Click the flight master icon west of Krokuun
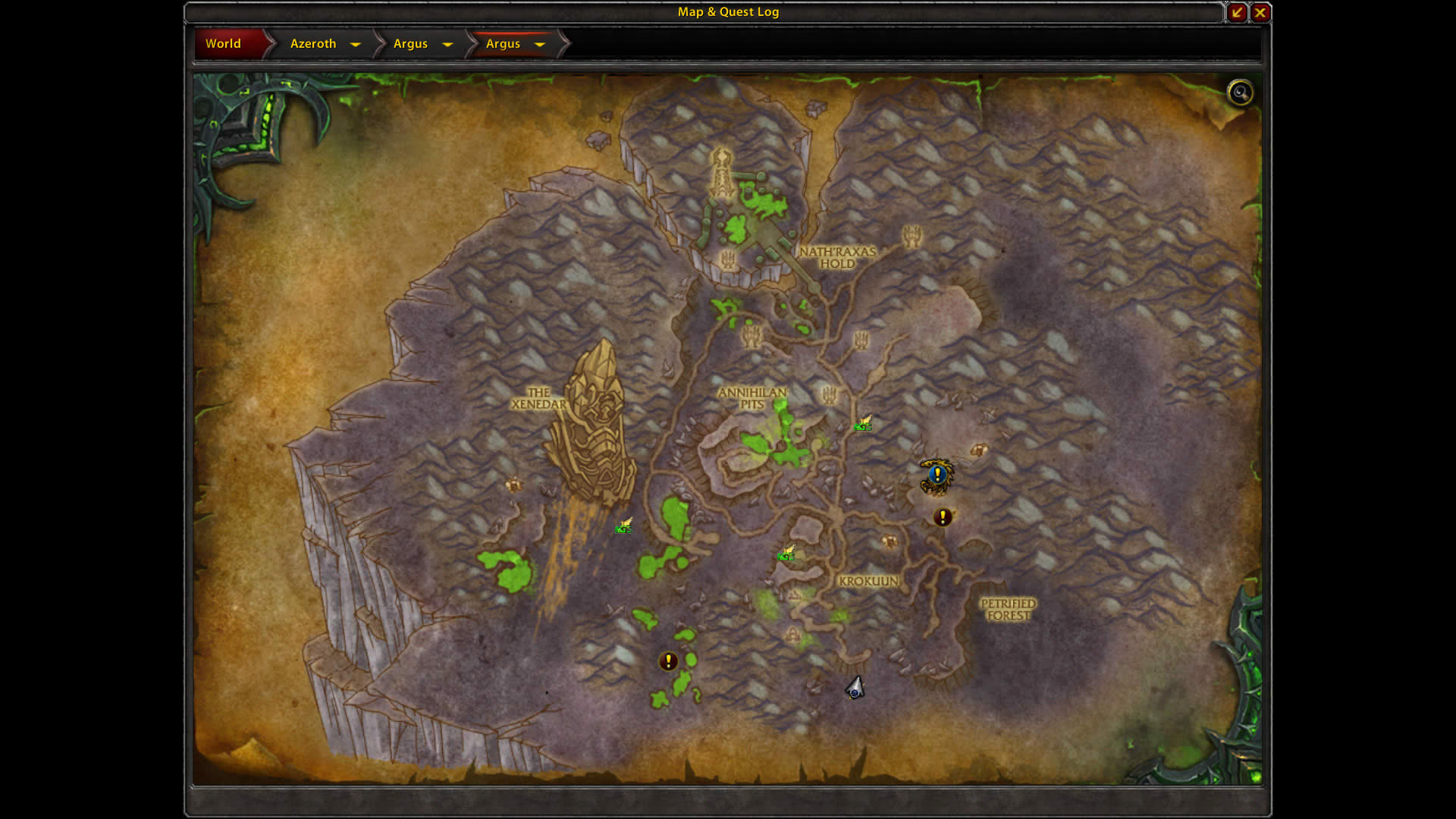 786,554
